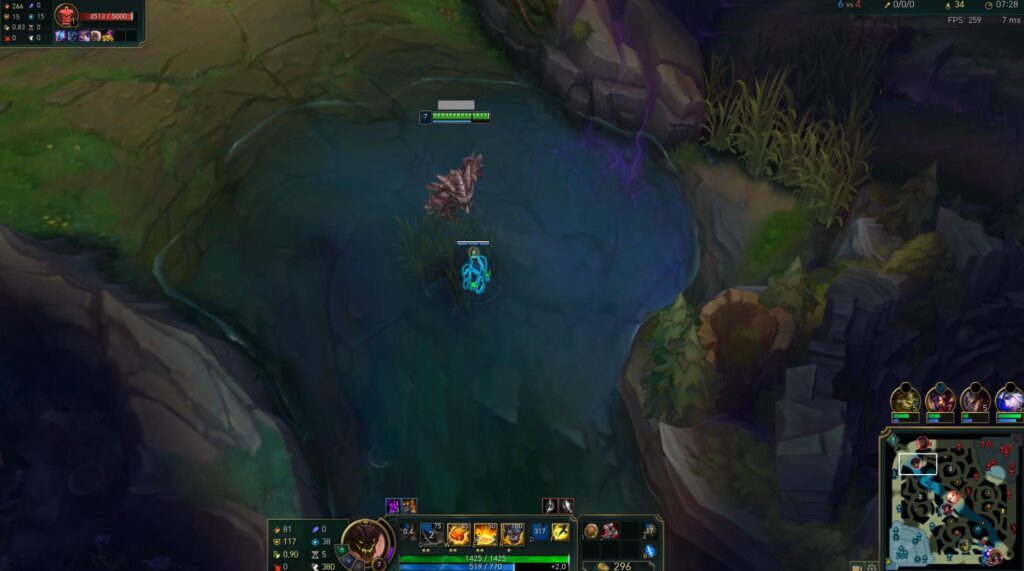Click the blue recall button
Viewport: 1024px width, 571px height.
point(649,551)
